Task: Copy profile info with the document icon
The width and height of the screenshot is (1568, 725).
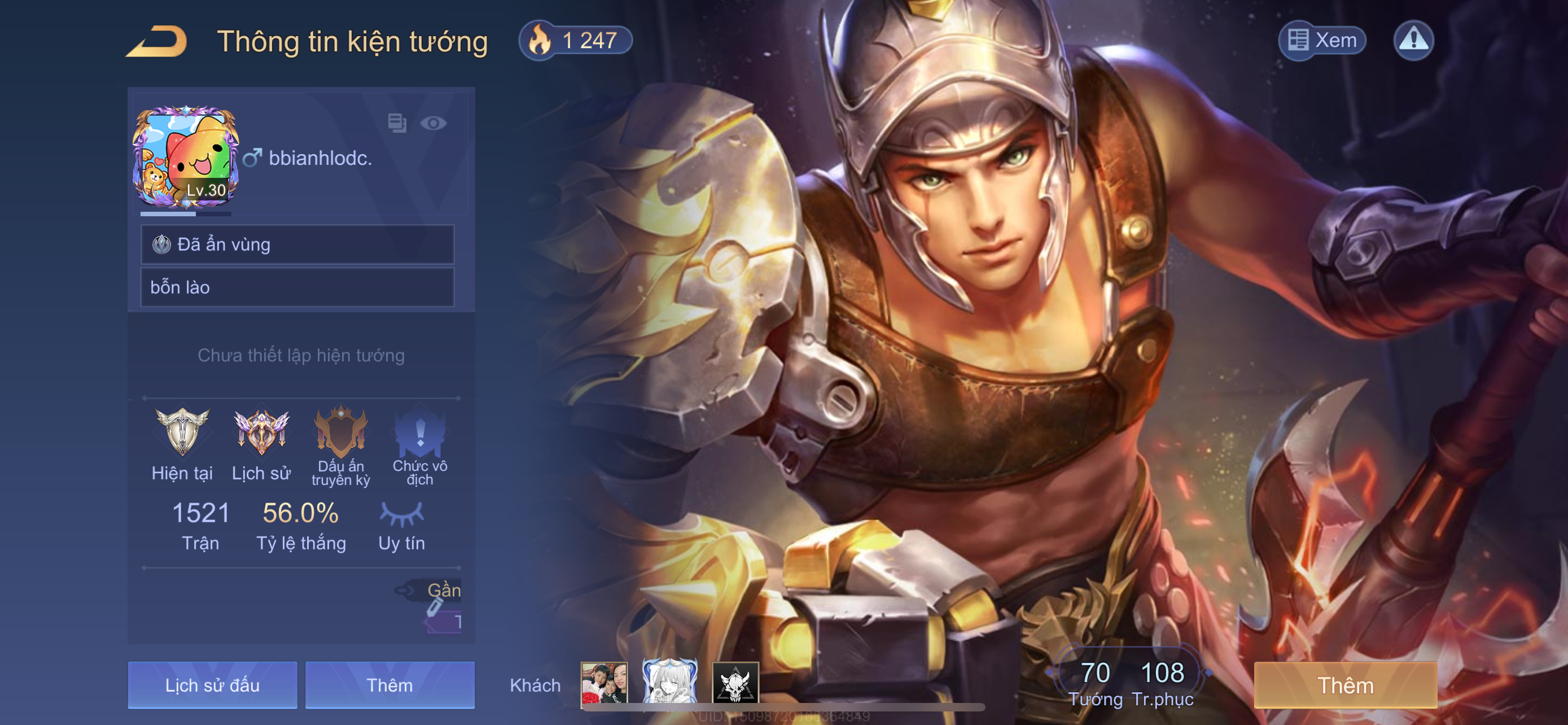Action: pos(397,123)
